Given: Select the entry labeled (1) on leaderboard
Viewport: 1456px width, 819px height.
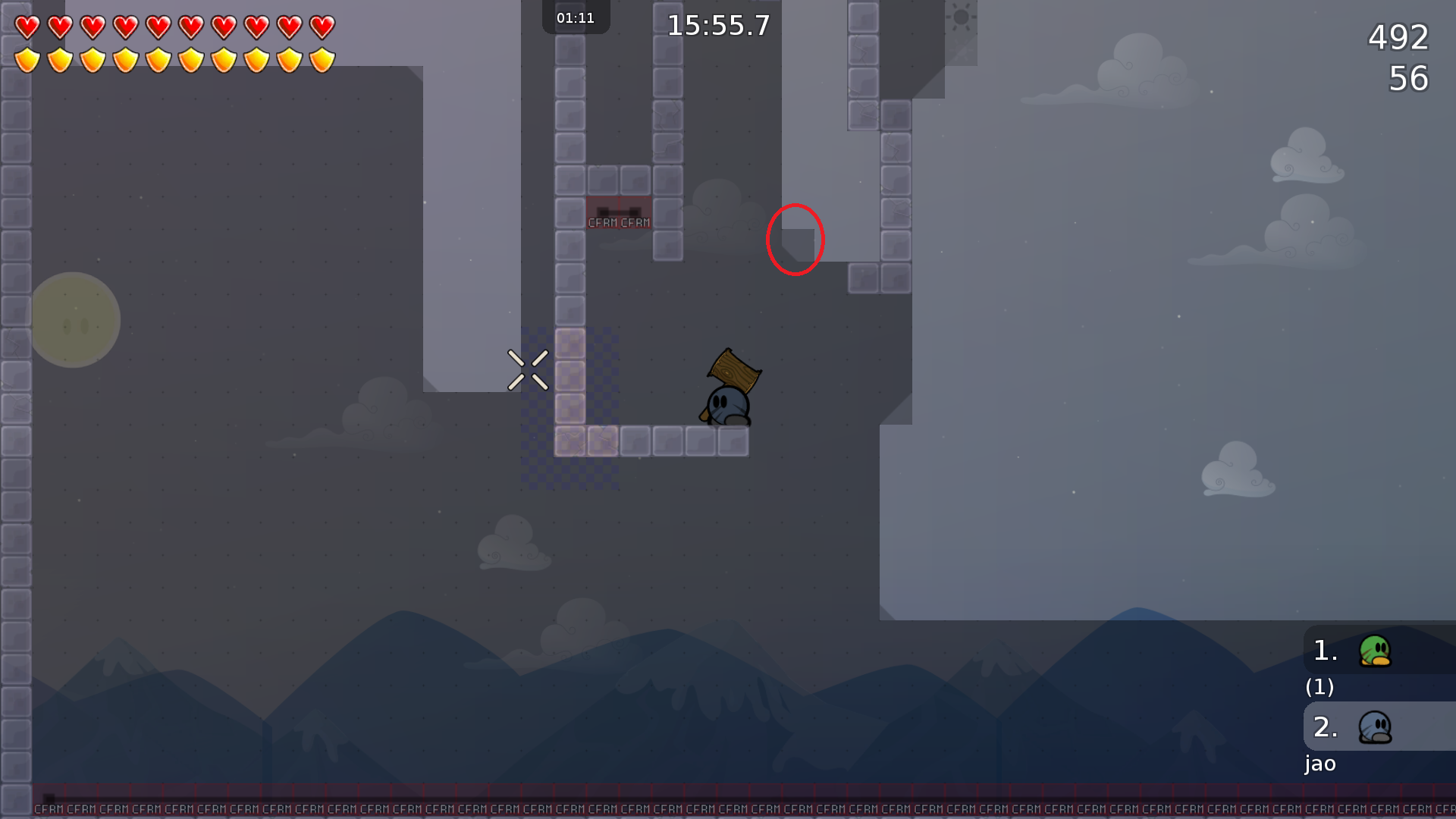Looking at the screenshot, I should click(x=1319, y=689).
